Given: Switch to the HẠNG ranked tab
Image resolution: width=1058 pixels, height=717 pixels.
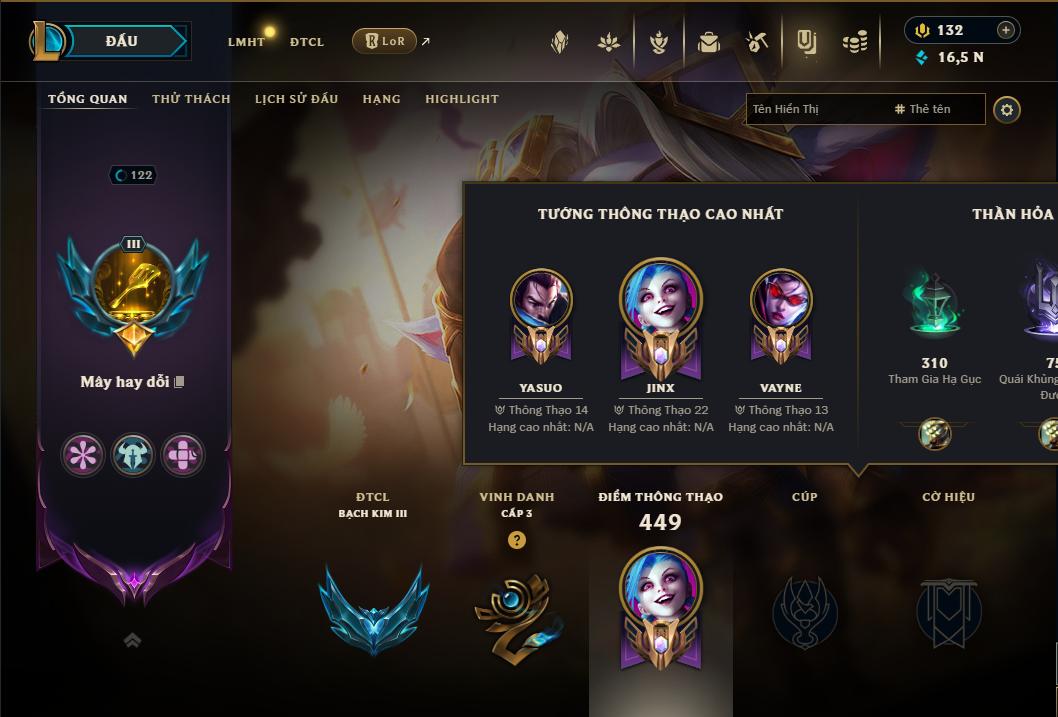Looking at the screenshot, I should (x=381, y=99).
